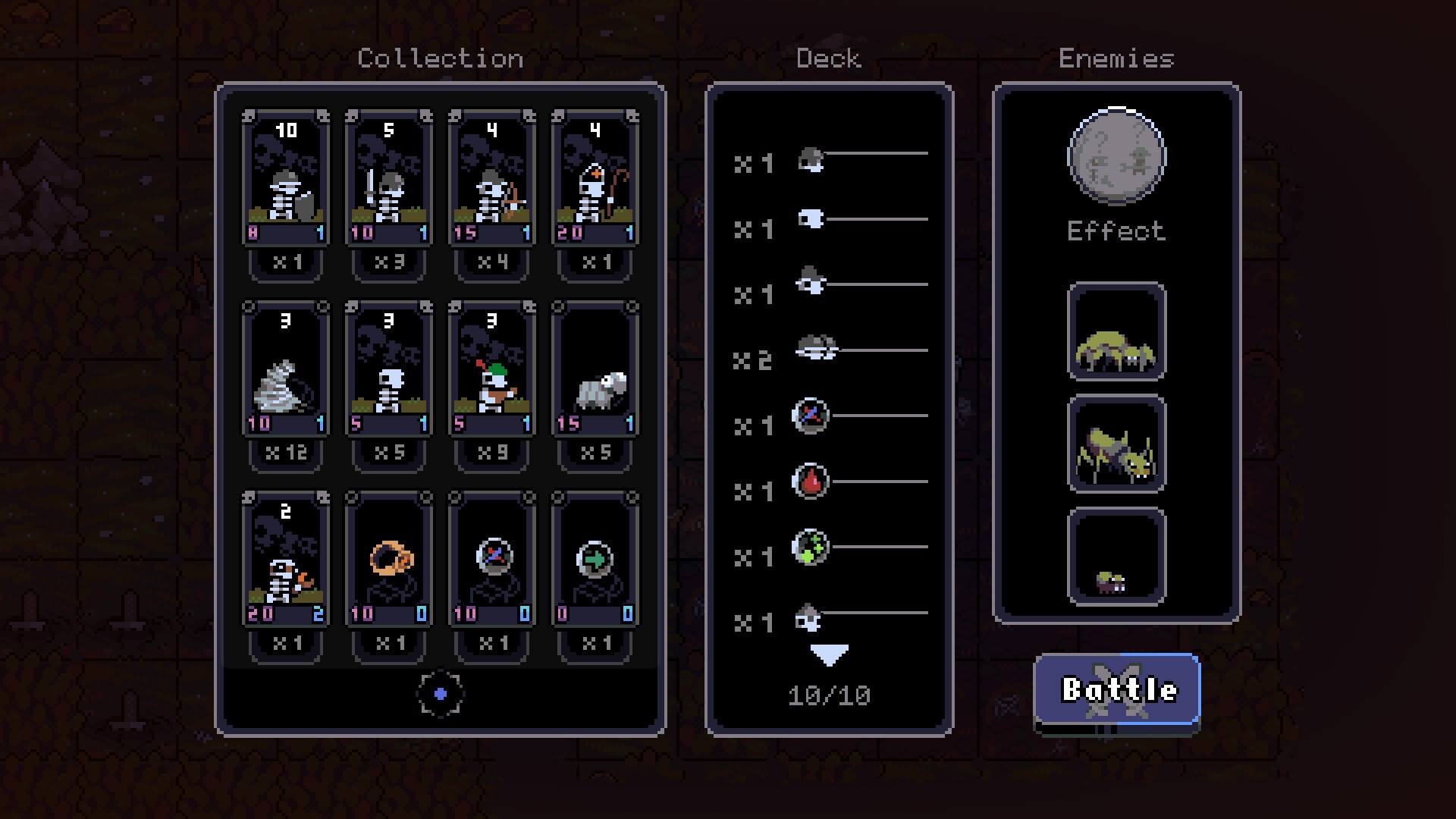Click the green sparkle spell deck entry
The image size is (1456, 819).
[x=811, y=547]
